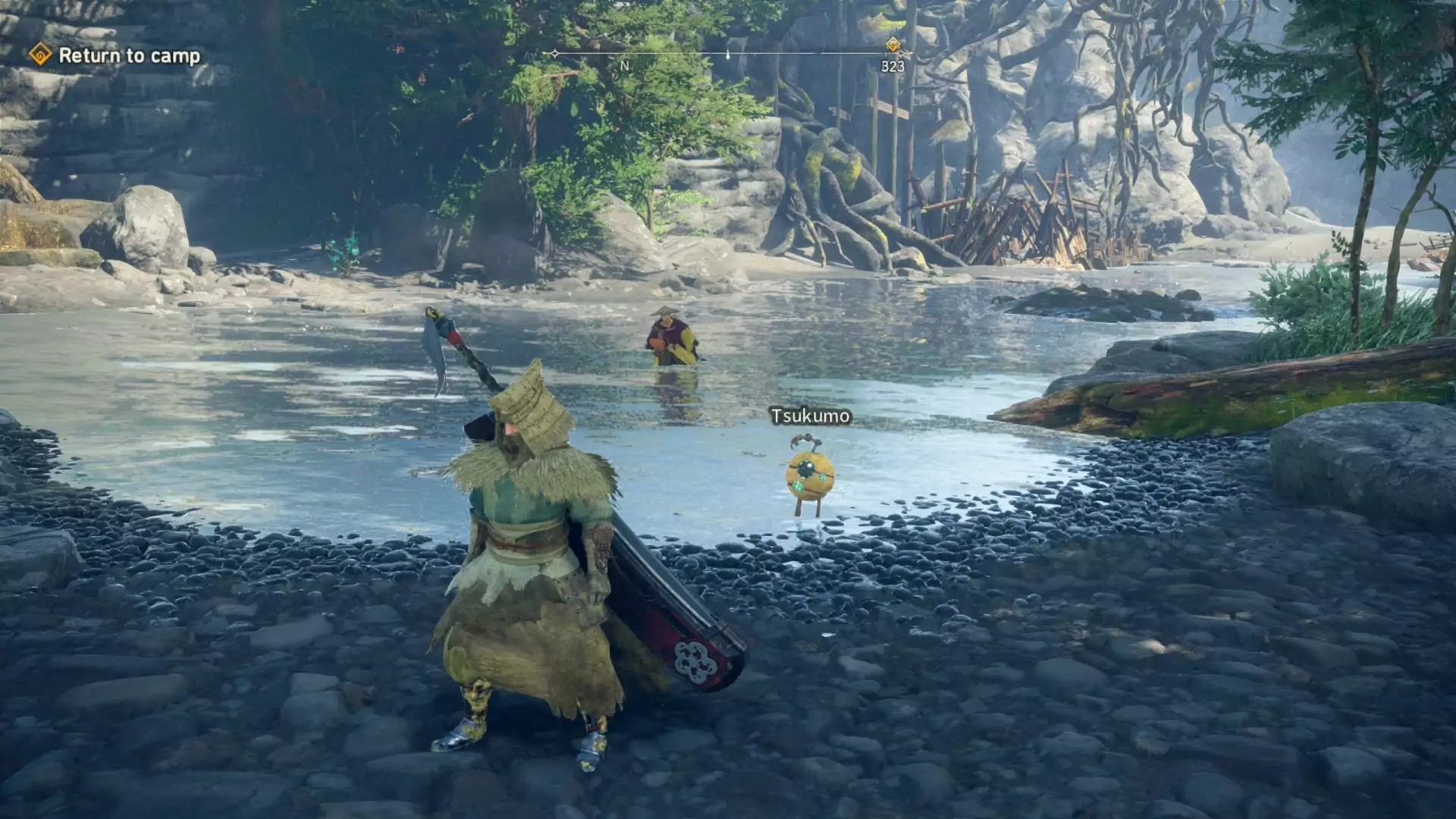1456x819 pixels.
Task: Click the orange quest marker on the compass
Action: point(893,45)
